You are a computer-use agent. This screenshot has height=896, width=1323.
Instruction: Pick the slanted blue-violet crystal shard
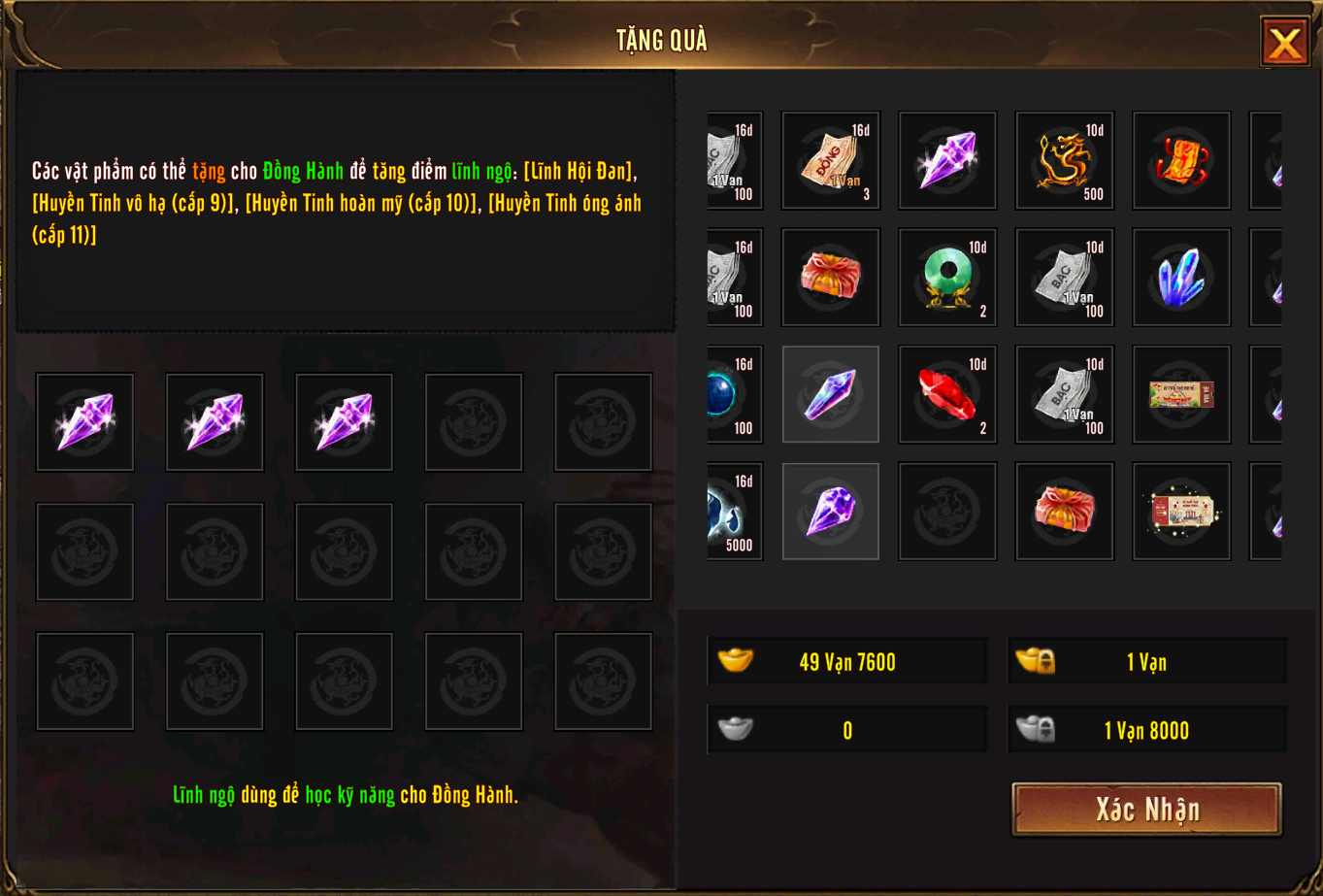pos(831,394)
